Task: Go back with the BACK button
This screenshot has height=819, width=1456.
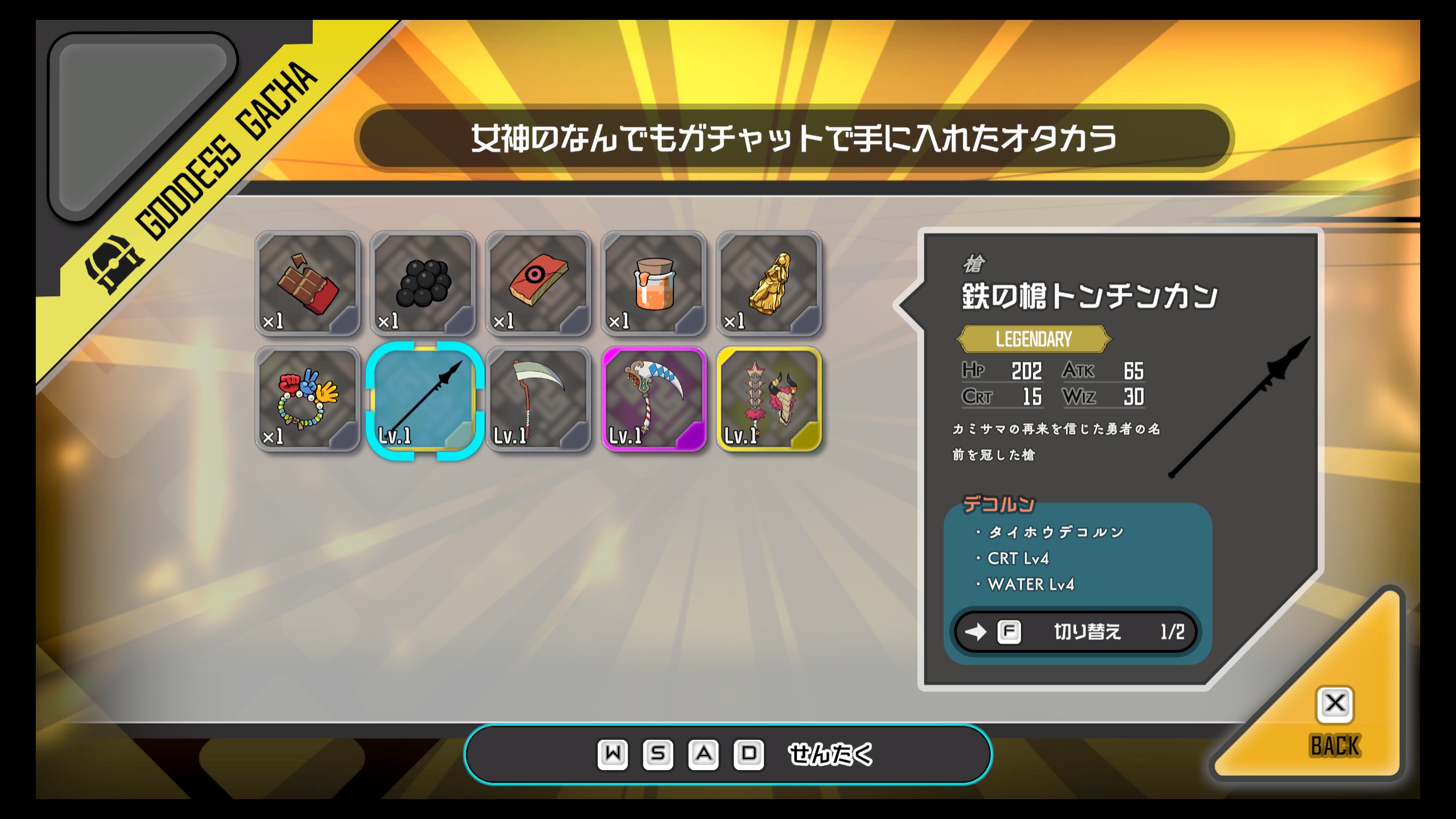Action: pyautogui.click(x=1334, y=722)
